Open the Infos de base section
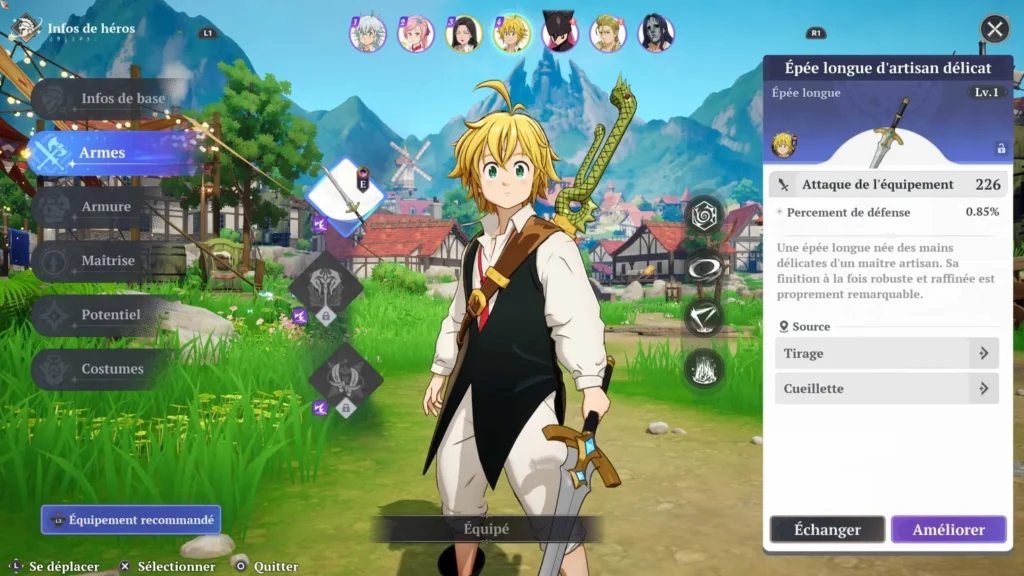The height and width of the screenshot is (576, 1024). (x=110, y=99)
